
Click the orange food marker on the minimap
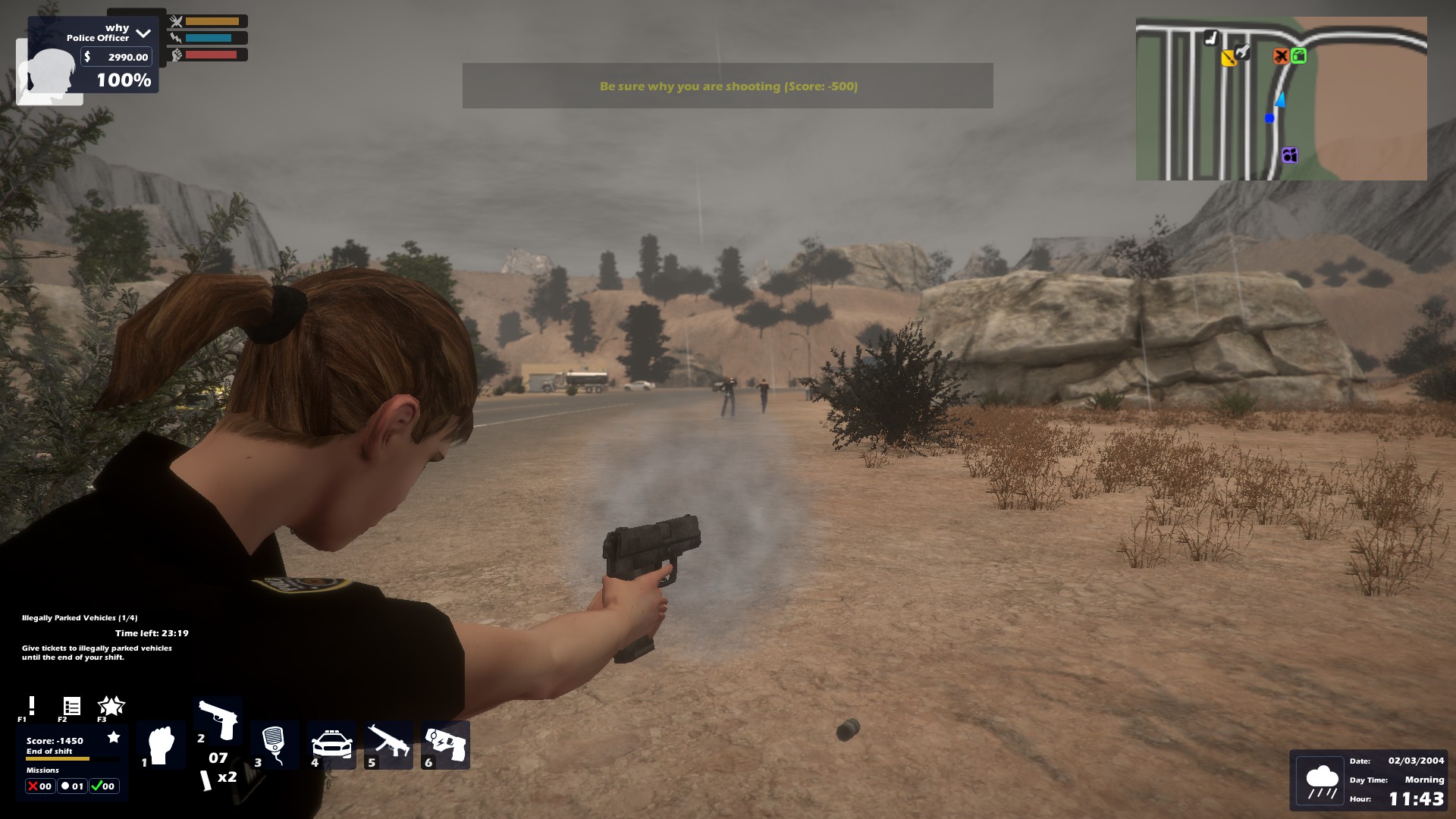[x=1282, y=56]
